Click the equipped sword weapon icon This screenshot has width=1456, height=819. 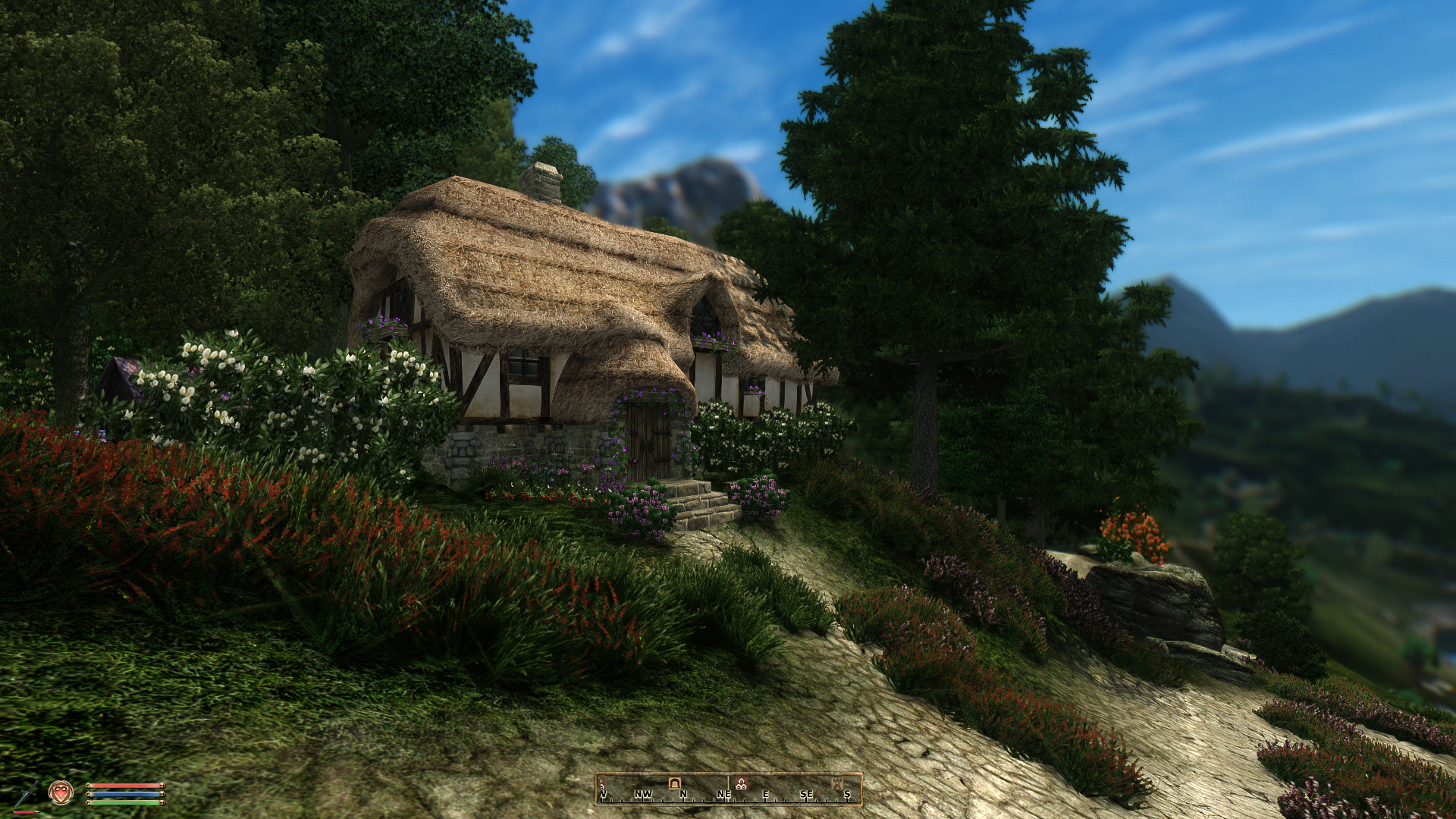(x=27, y=793)
